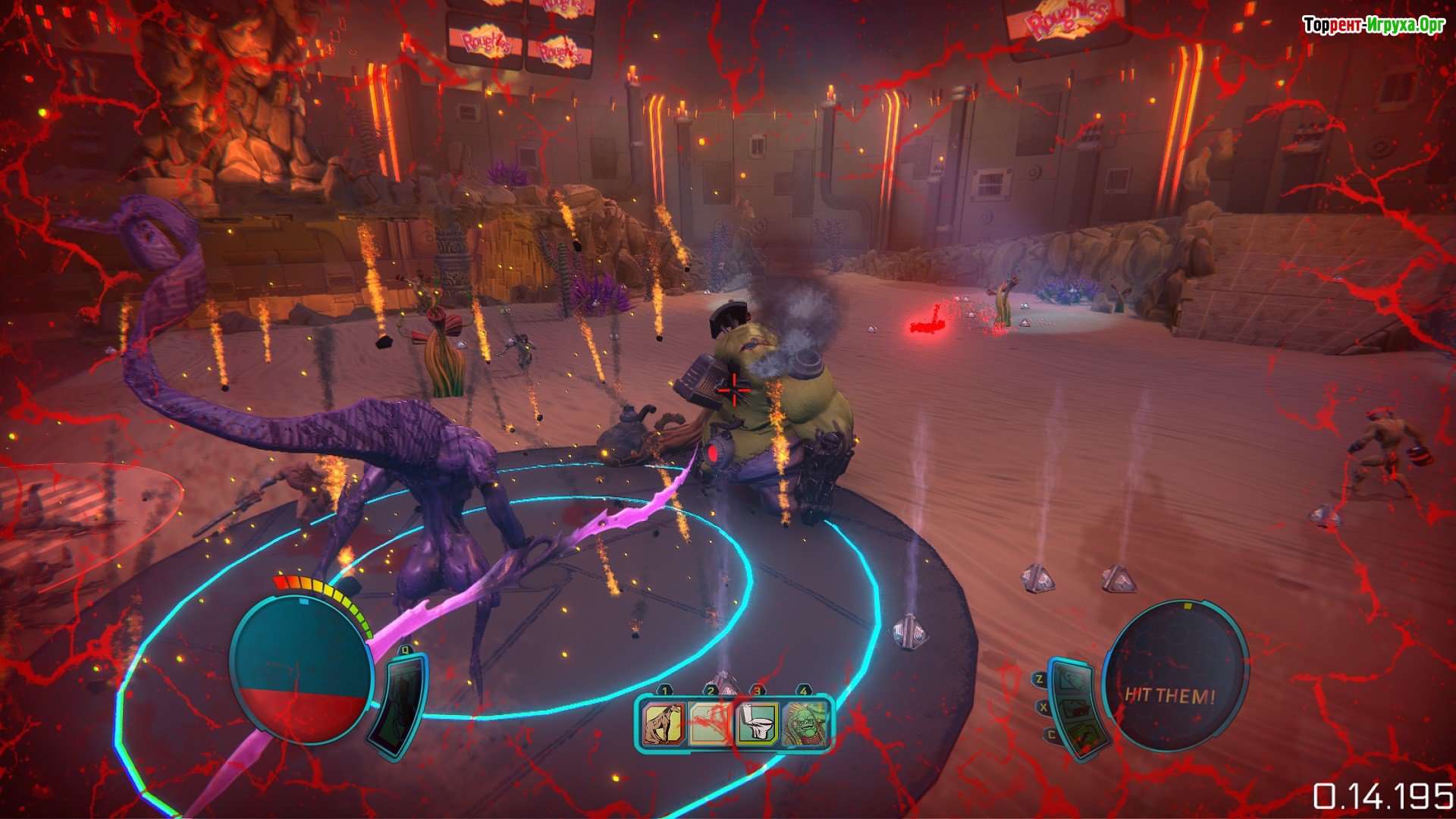
Task: Select the sitting animal card in slot 1
Action: click(x=665, y=723)
